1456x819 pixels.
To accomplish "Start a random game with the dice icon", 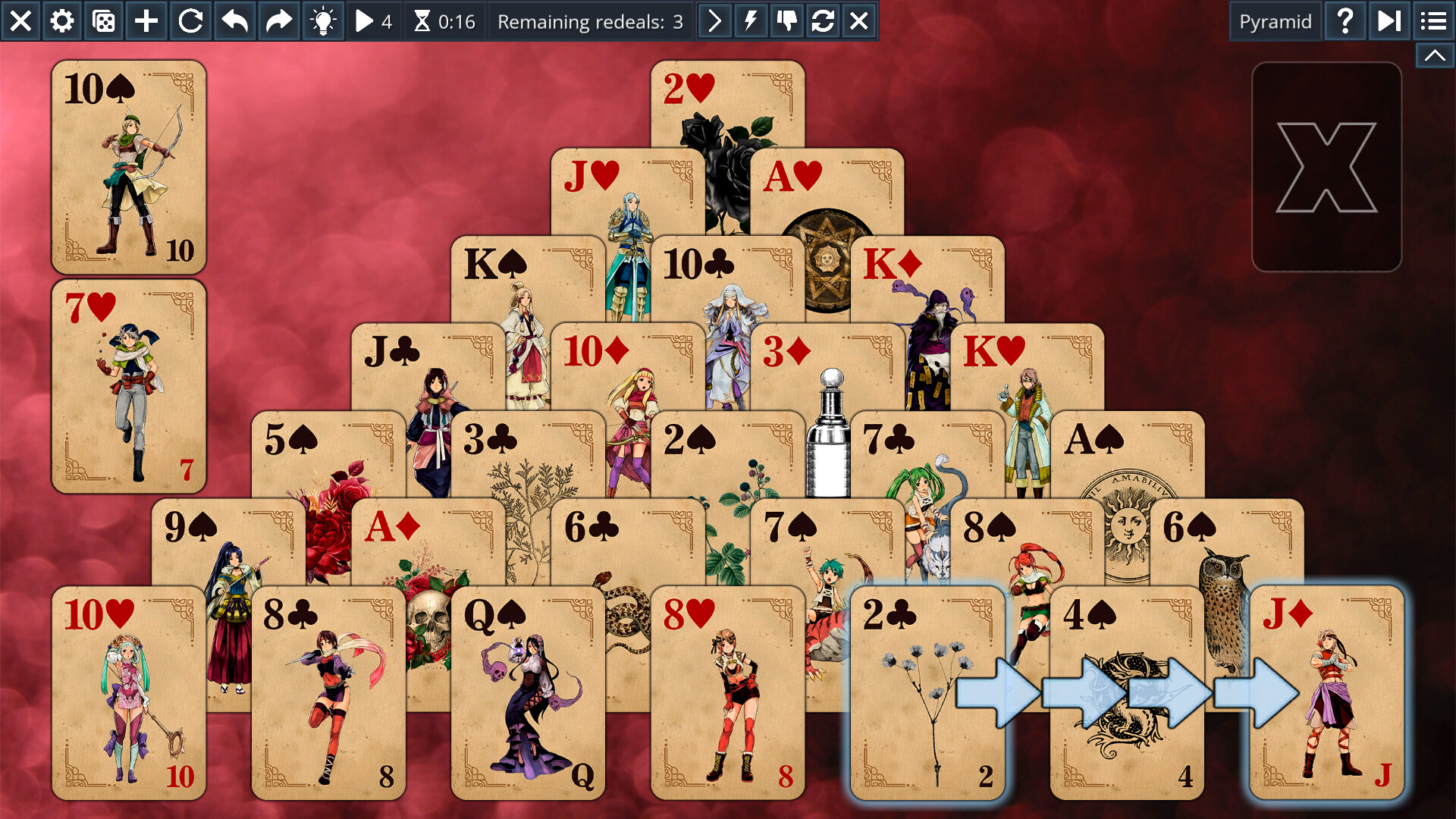I will point(104,20).
